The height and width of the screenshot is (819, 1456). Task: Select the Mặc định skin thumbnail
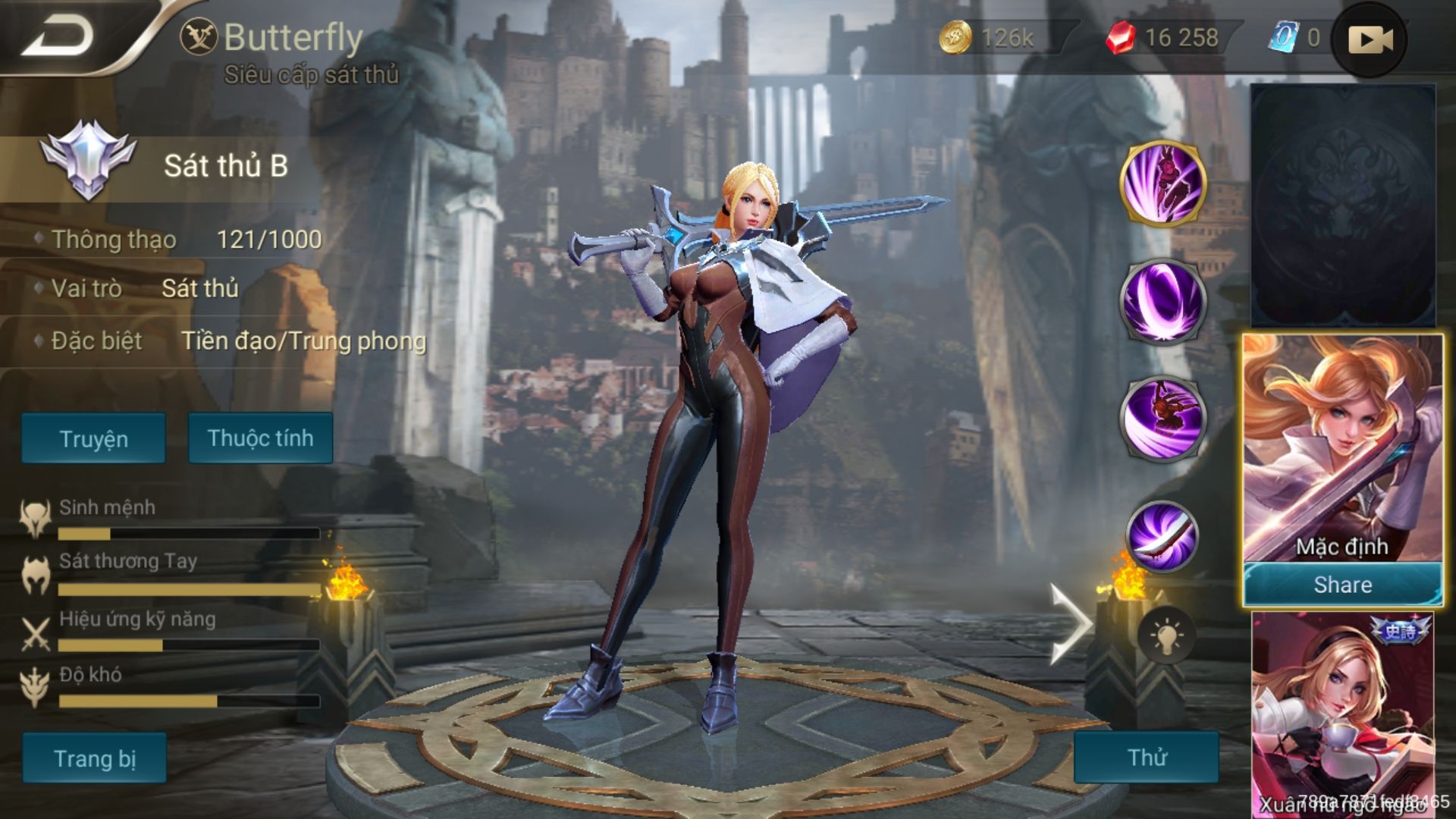pos(1342,449)
